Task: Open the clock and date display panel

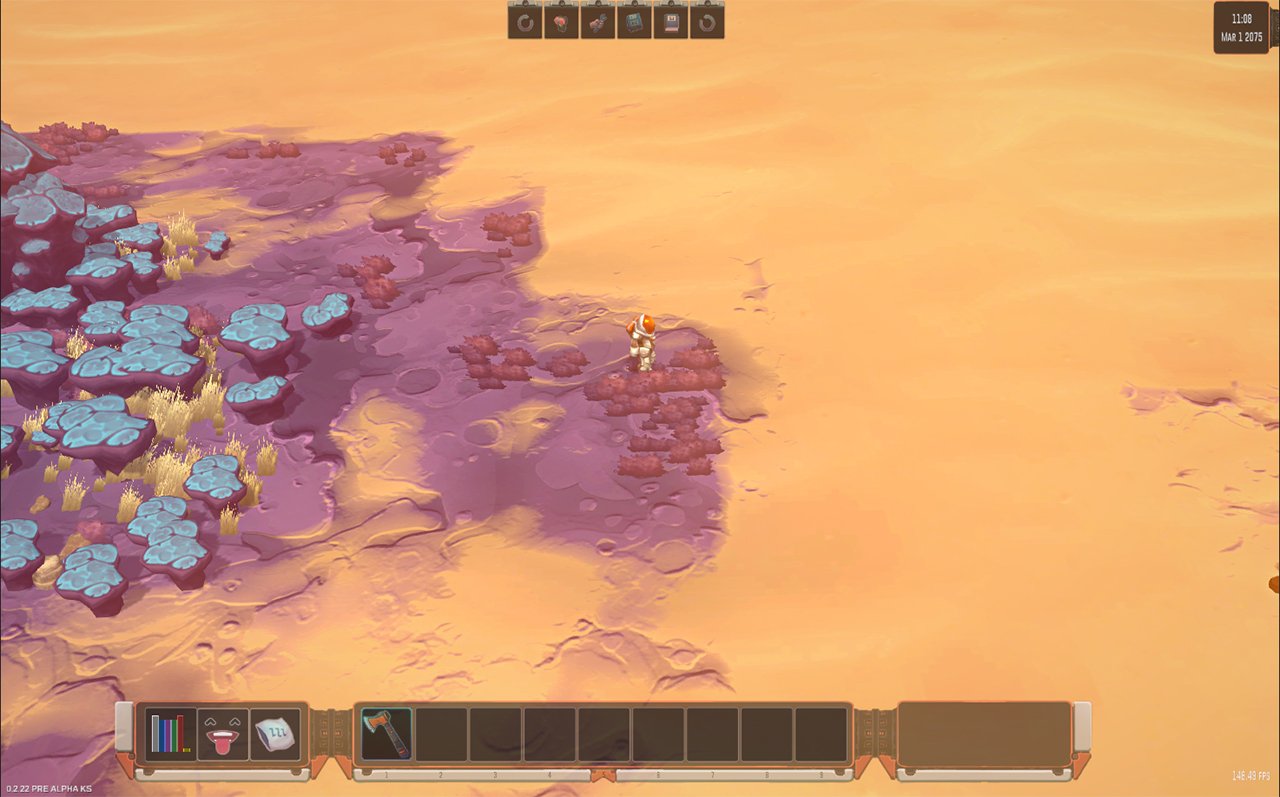Action: click(x=1241, y=25)
